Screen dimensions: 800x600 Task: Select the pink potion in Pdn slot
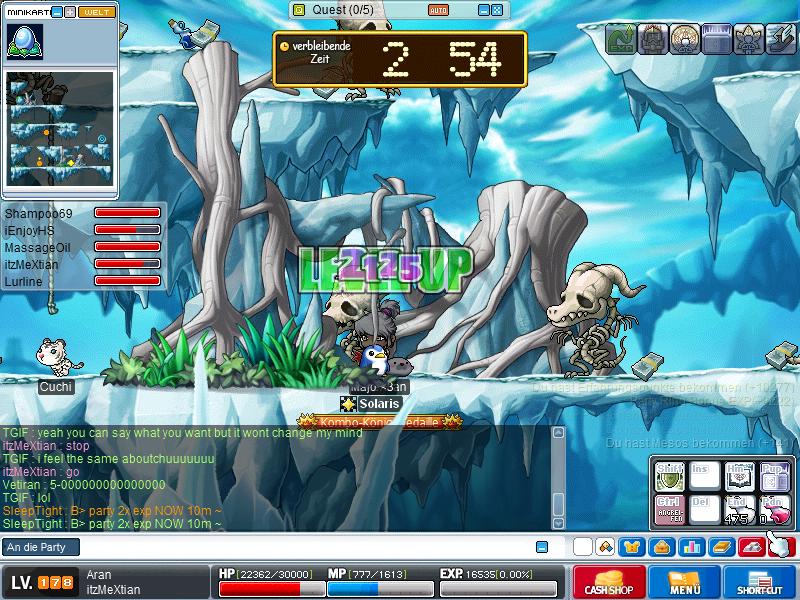[772, 509]
